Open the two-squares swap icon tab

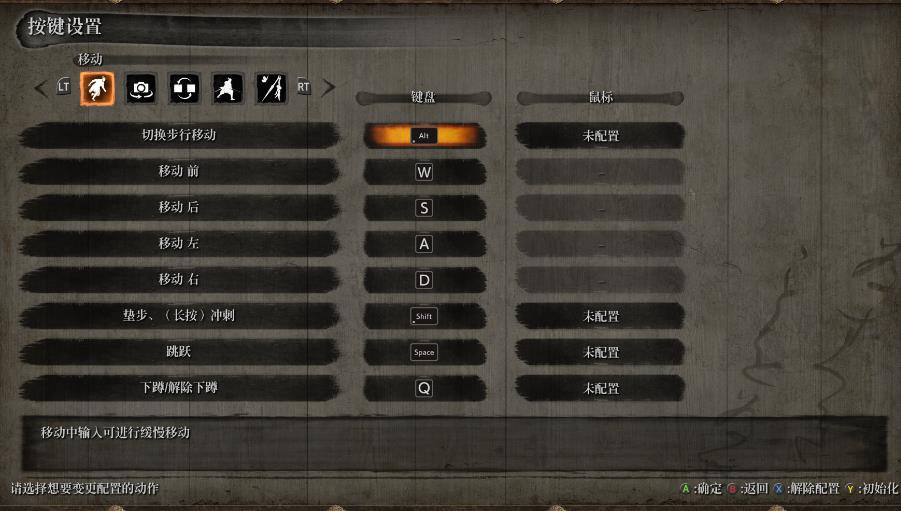coord(185,89)
